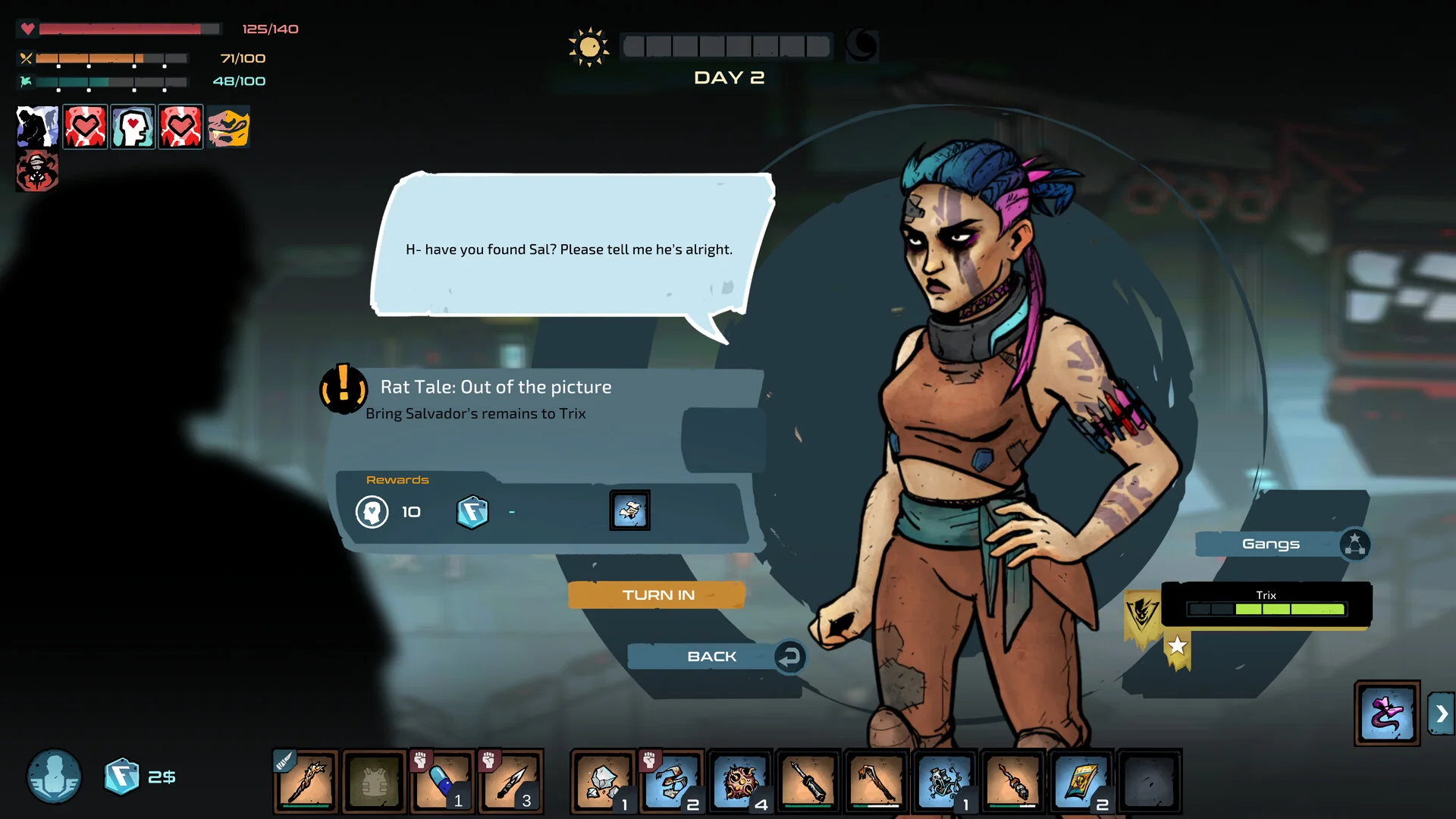Click the Trix reputation bar
This screenshot has height=819, width=1456.
click(1266, 608)
